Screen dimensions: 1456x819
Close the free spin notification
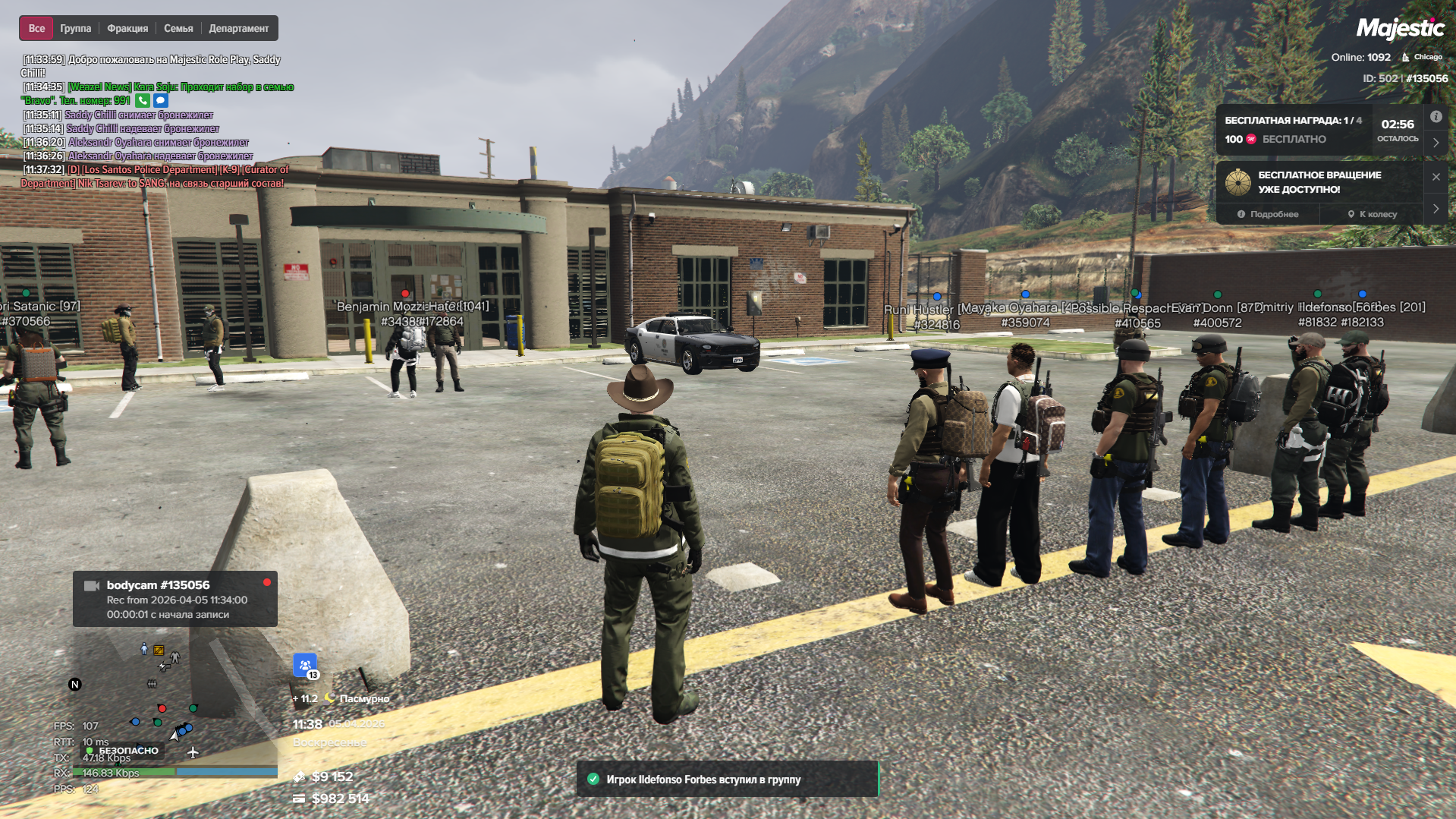[x=1436, y=177]
